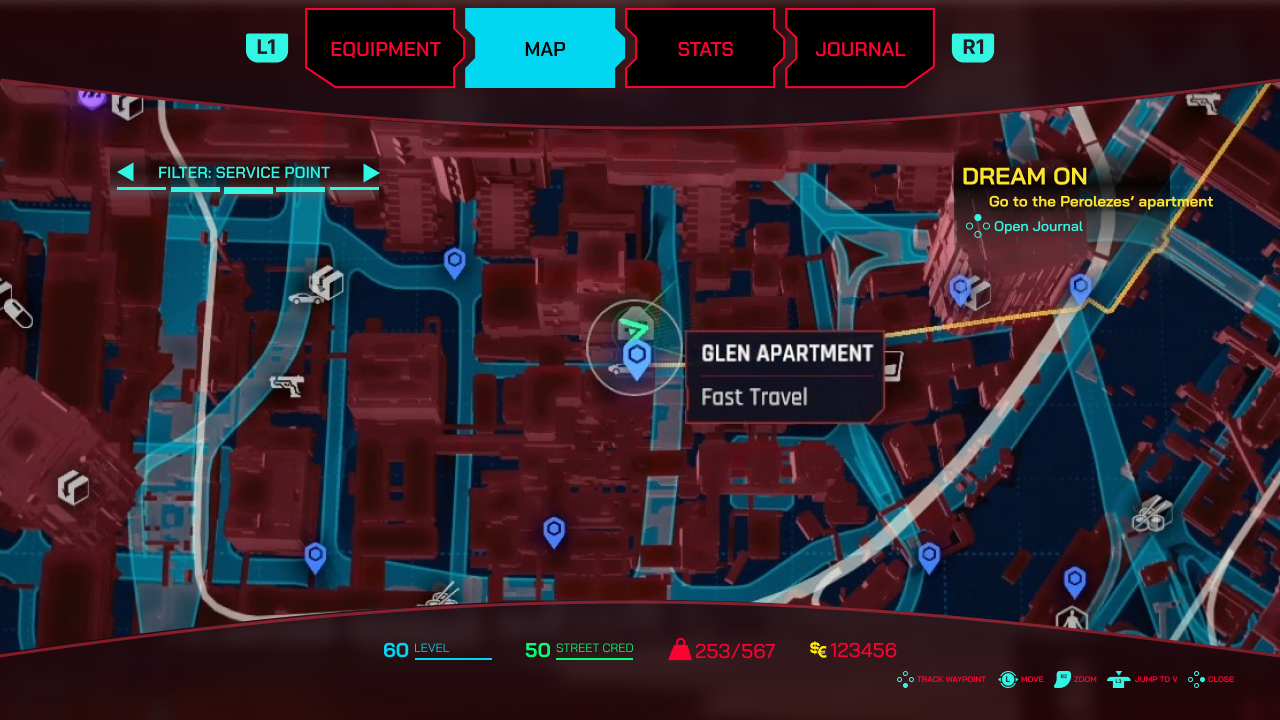Viewport: 1280px width, 720px height.
Task: Switch to the EQUIPMENT tab
Action: click(383, 47)
